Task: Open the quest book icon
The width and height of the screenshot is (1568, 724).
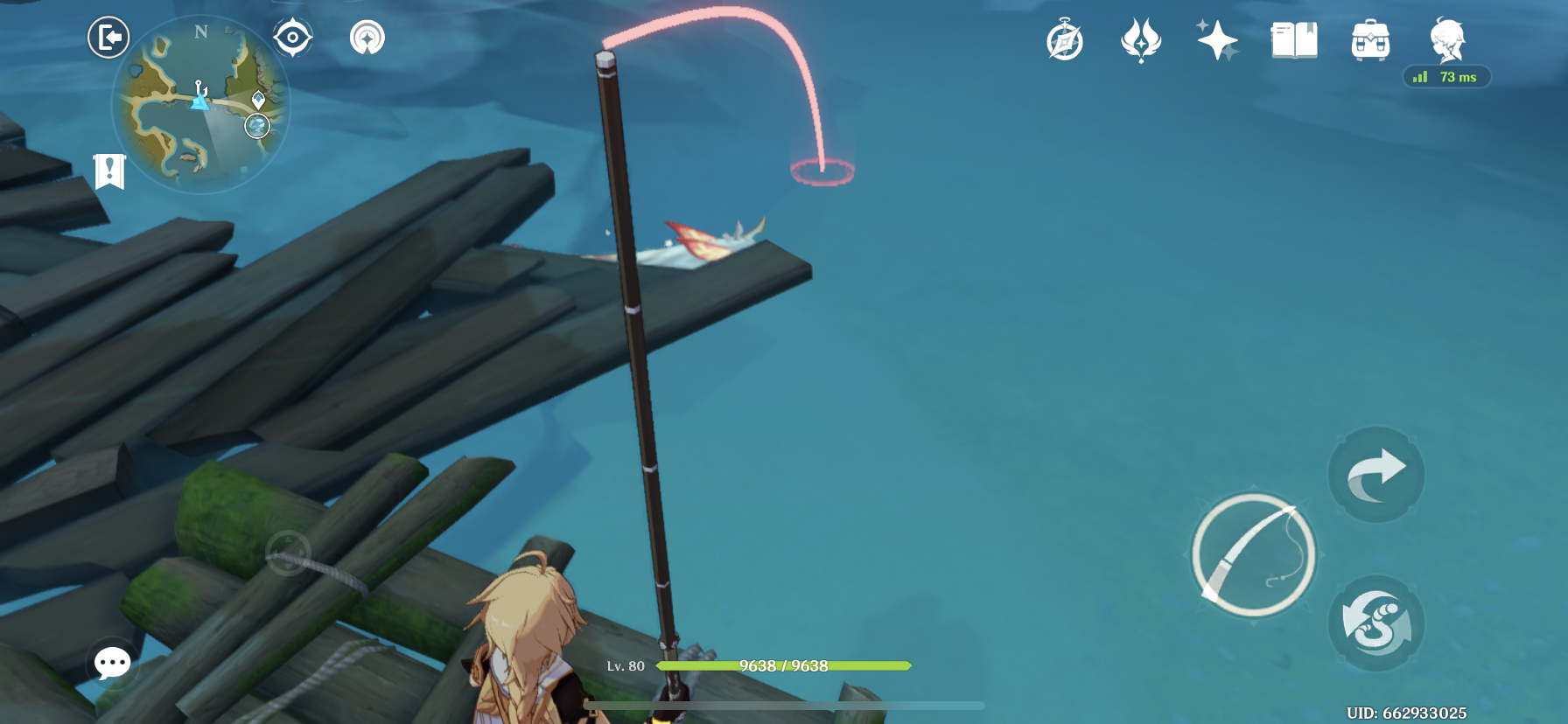Action: [1293, 40]
